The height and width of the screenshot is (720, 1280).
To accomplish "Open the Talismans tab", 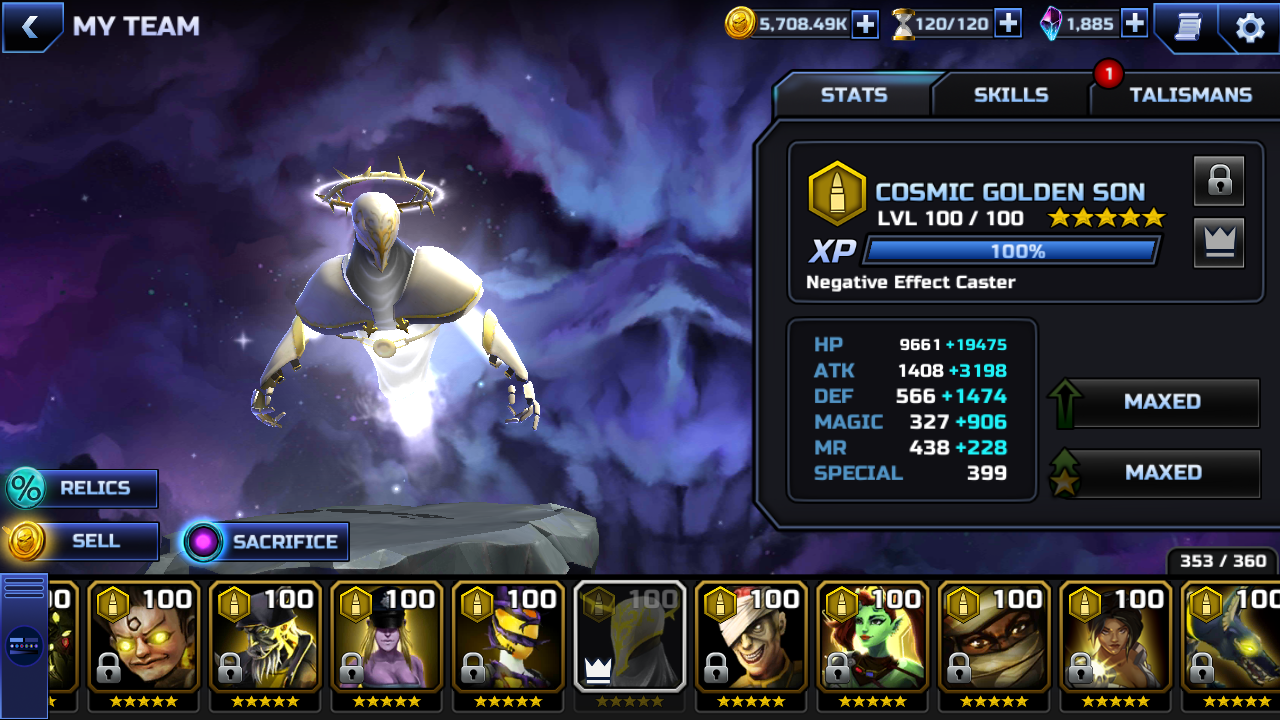I will pyautogui.click(x=1189, y=95).
